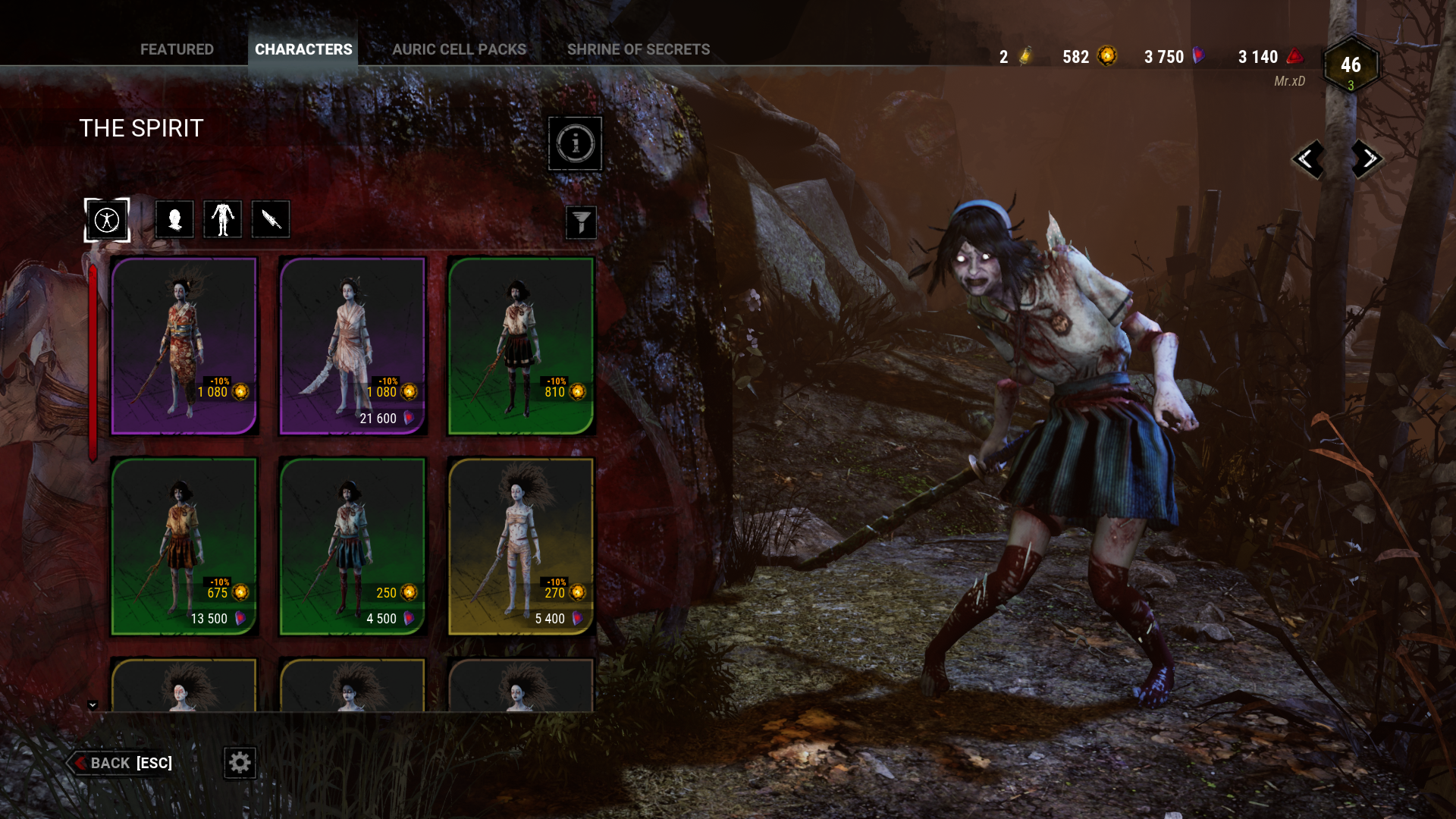1456x819 pixels.
Task: Open The Spirit character info
Action: [x=575, y=143]
